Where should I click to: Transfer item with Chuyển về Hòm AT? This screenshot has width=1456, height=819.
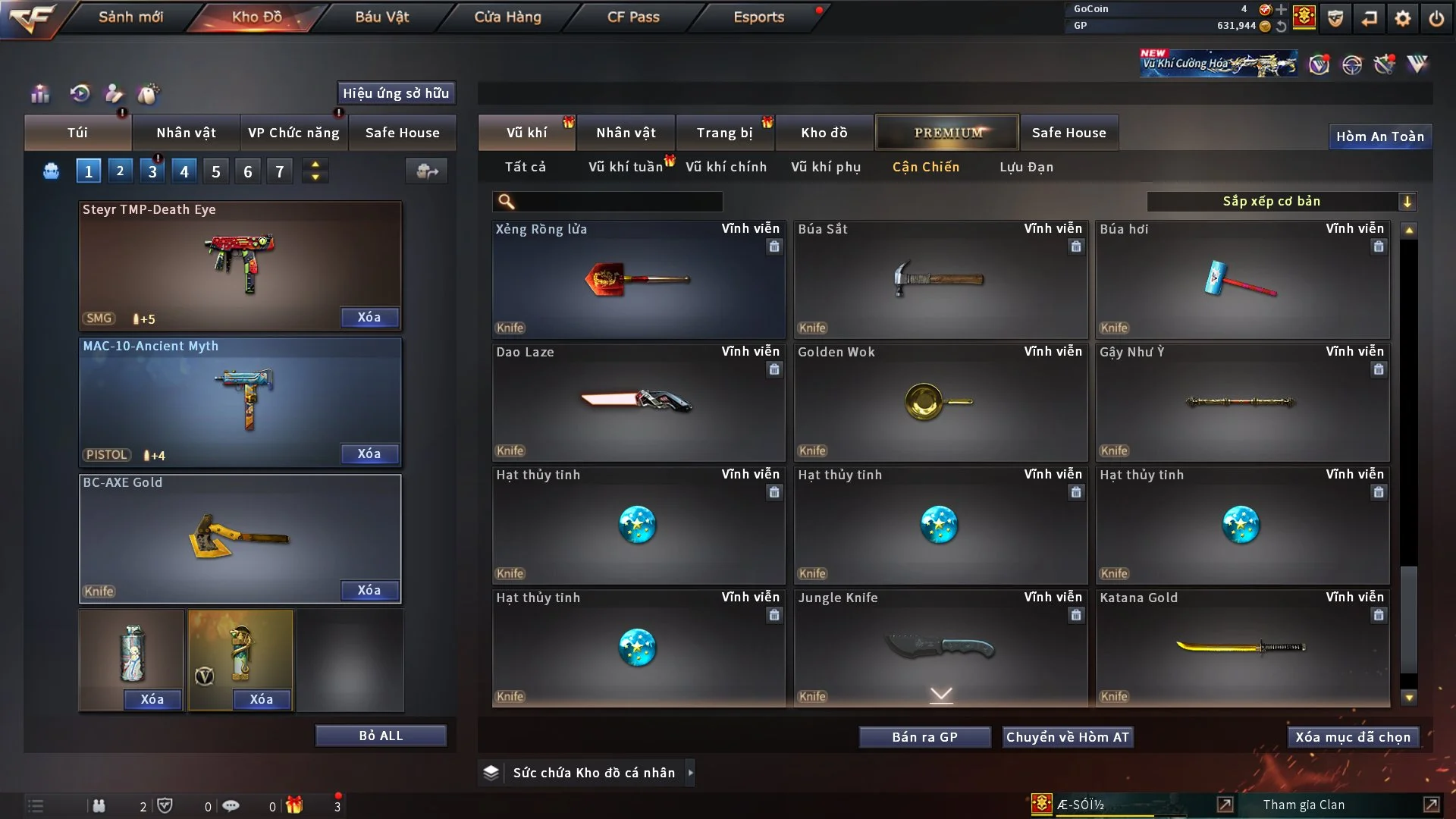point(1068,737)
